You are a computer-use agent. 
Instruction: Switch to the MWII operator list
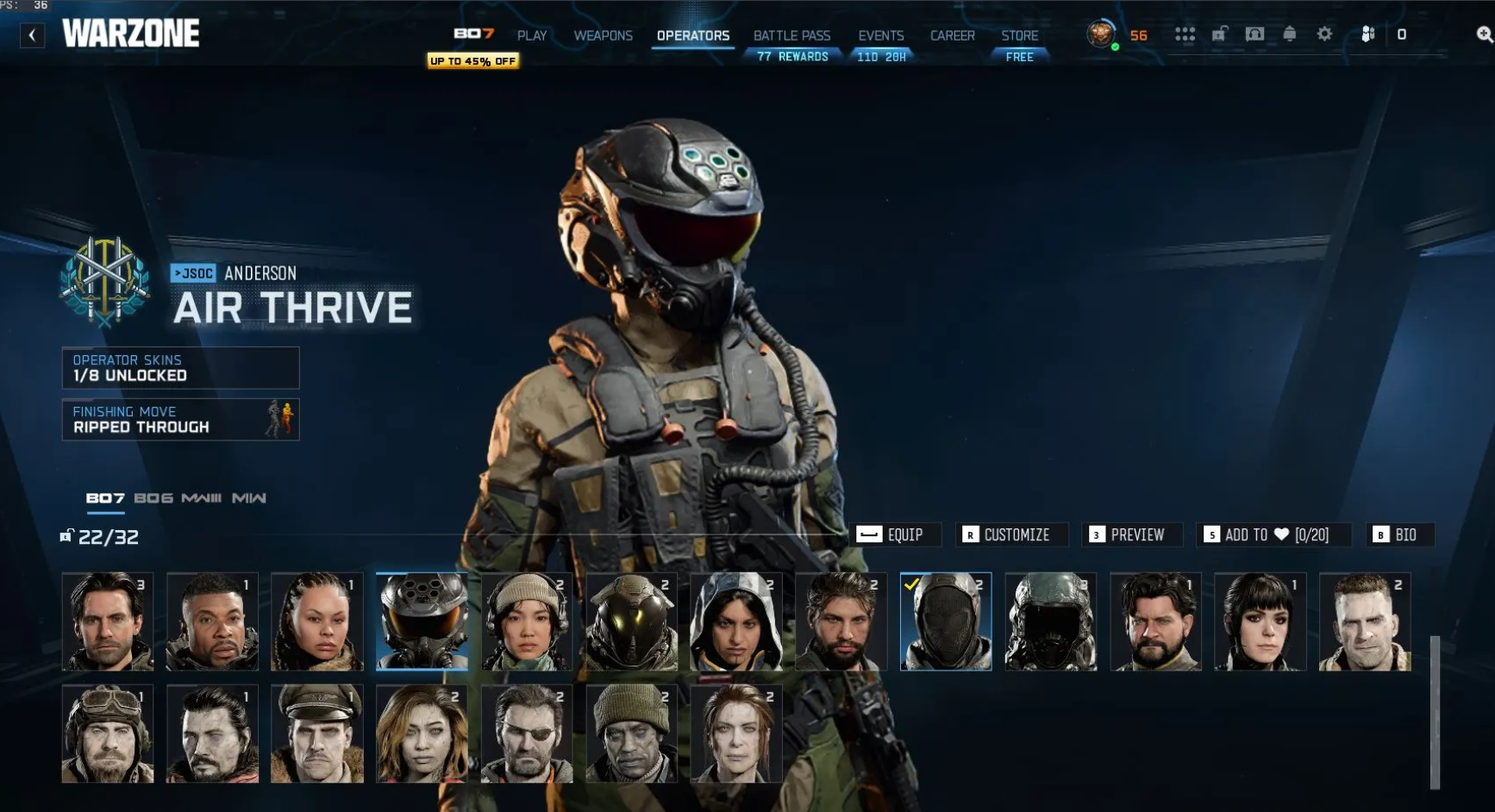tap(250, 498)
